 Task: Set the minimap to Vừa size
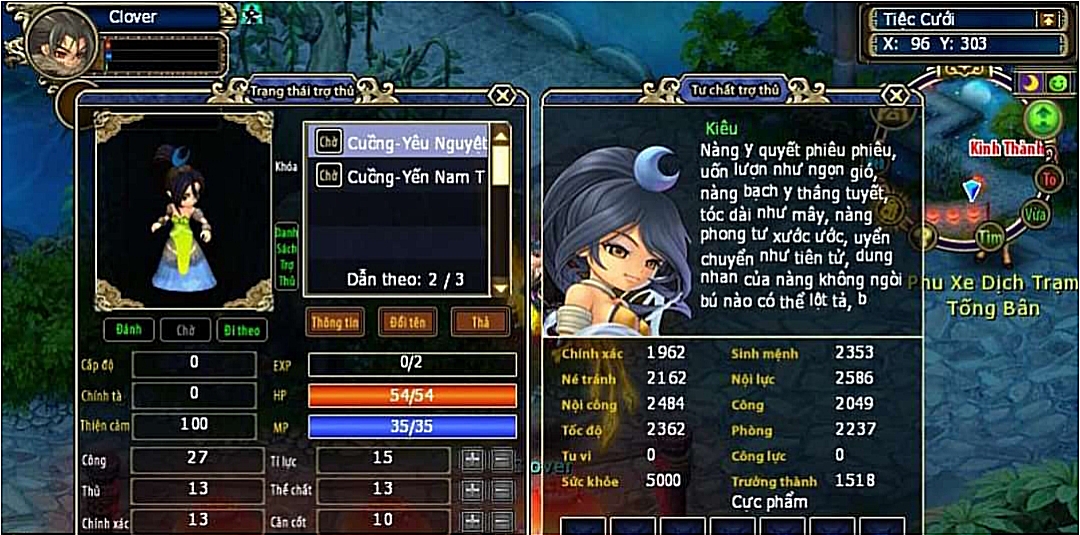(1035, 213)
